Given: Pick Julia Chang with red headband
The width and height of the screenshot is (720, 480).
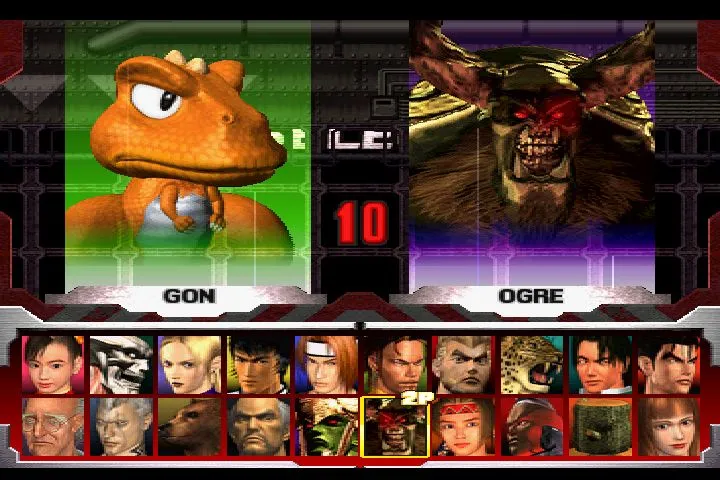Looking at the screenshot, I should tap(462, 427).
